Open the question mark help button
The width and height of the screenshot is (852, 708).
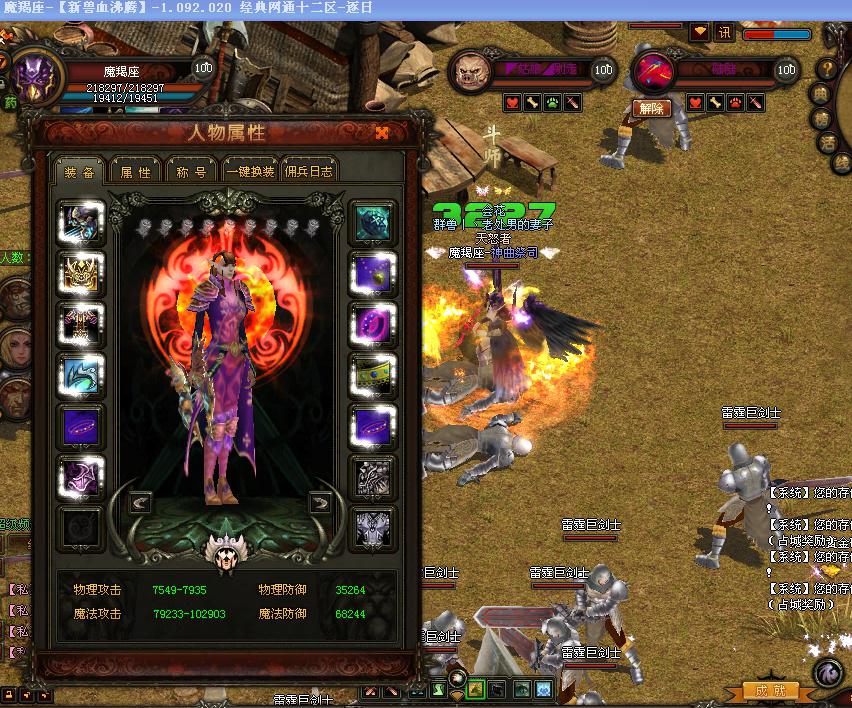point(828,68)
